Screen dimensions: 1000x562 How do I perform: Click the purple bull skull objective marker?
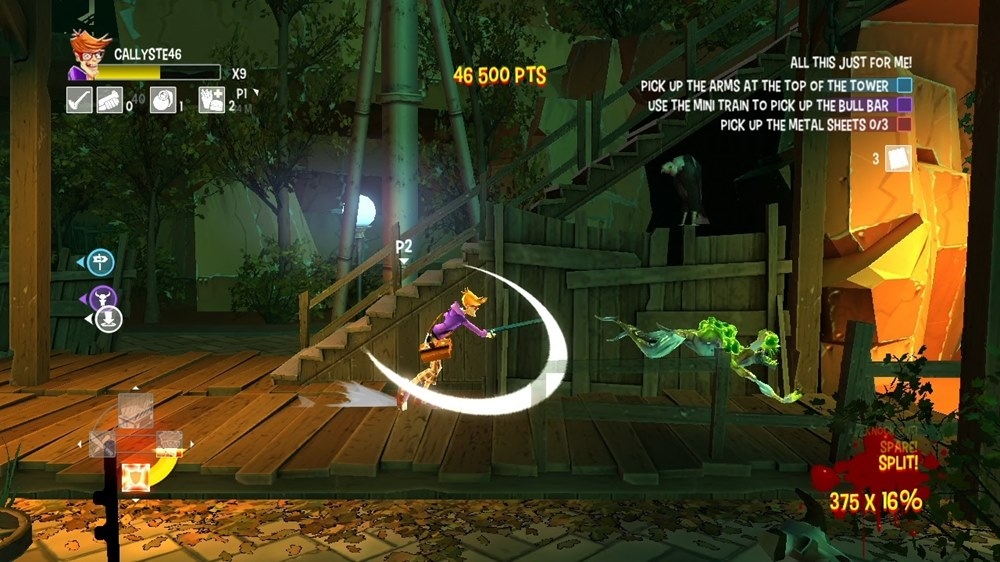[x=103, y=297]
